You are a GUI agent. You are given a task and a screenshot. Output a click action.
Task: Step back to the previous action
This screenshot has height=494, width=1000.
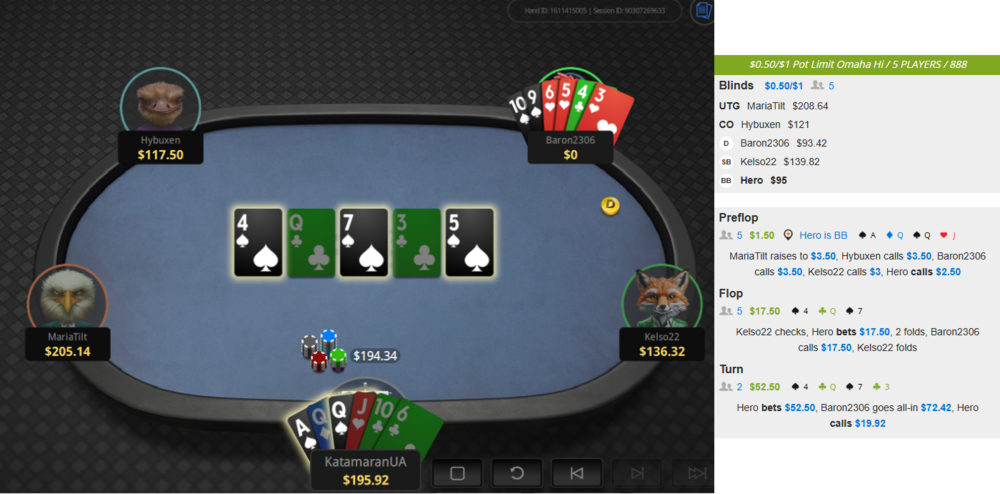[x=576, y=473]
